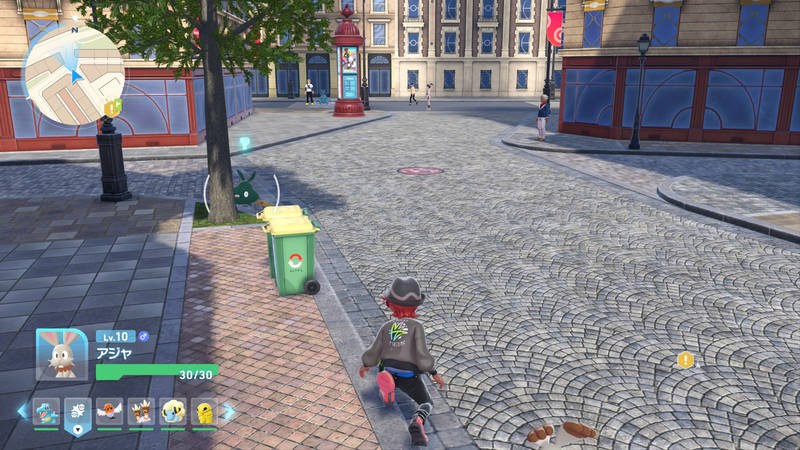The image size is (800, 450).
Task: Click the left arrow beside the party bar
Action: point(21,411)
